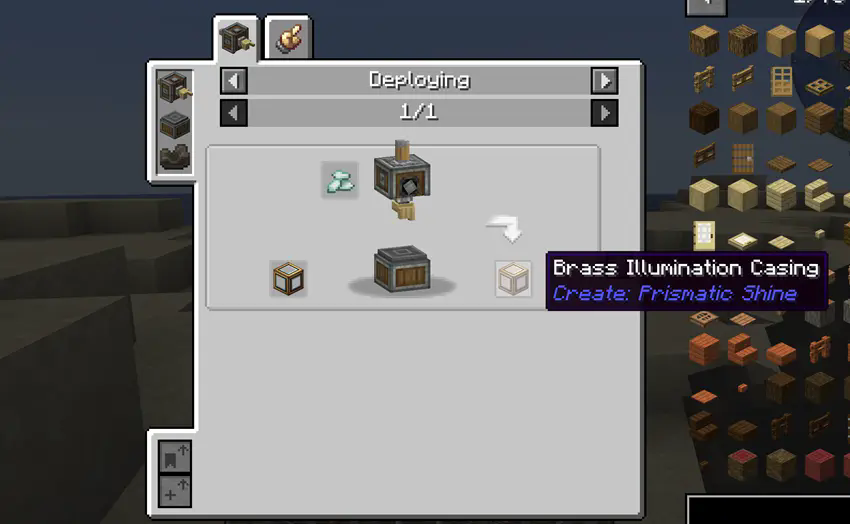Screen dimensions: 850x524
Task: Pick the white birch door from the item list
Action: (705, 234)
